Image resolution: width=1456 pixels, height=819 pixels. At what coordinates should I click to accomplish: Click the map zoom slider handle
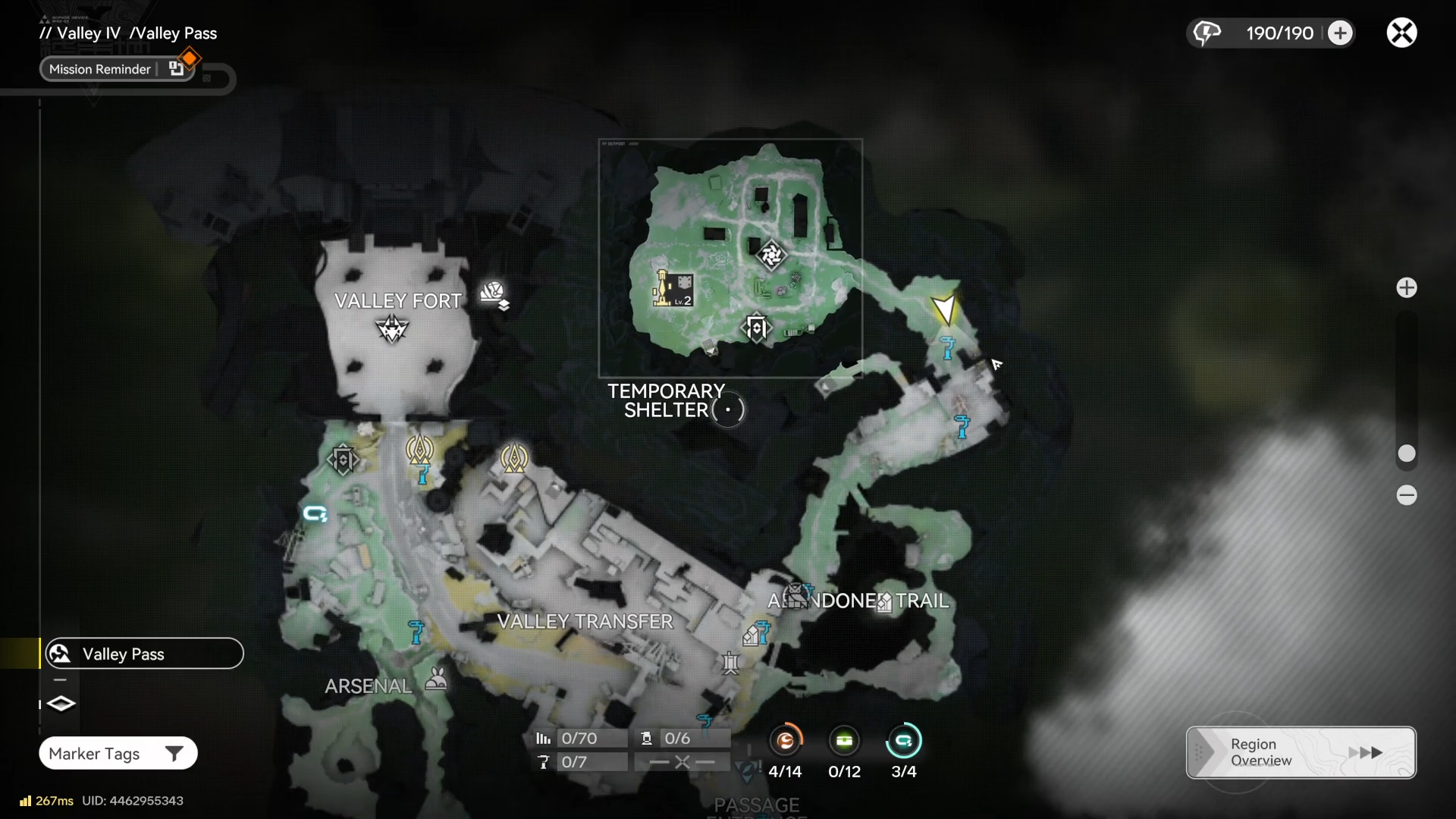coord(1407,453)
